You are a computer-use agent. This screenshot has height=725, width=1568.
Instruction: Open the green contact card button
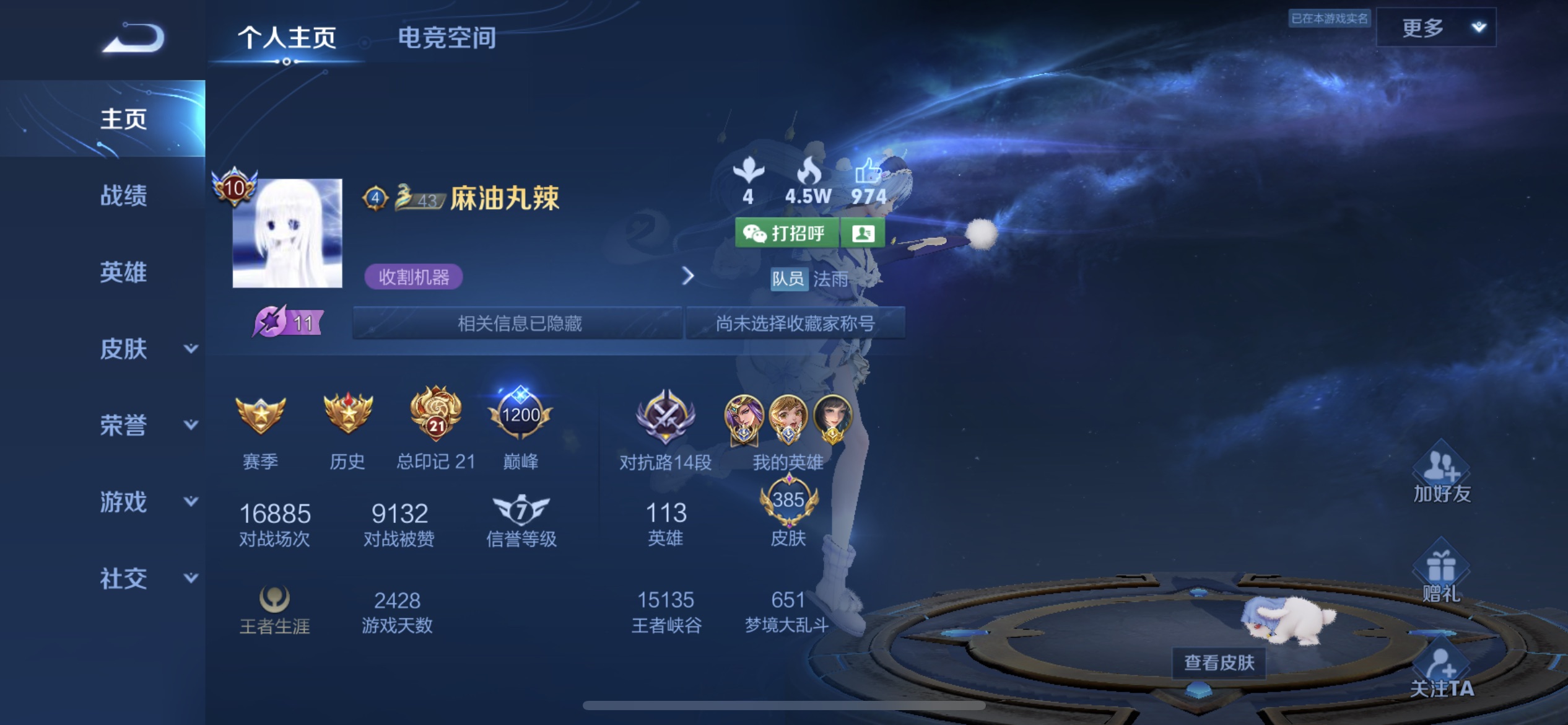(863, 234)
